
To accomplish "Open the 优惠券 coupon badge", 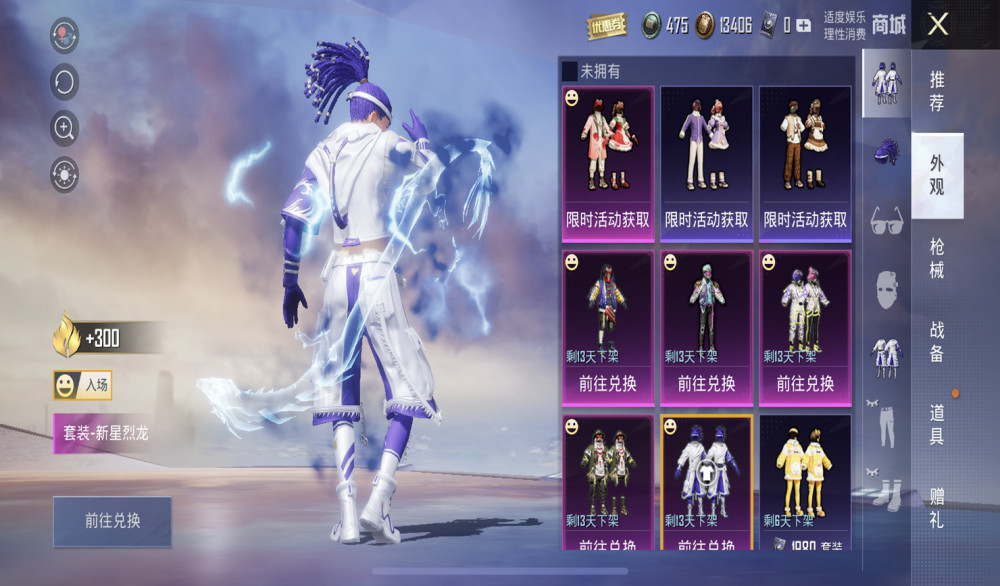I will point(606,26).
